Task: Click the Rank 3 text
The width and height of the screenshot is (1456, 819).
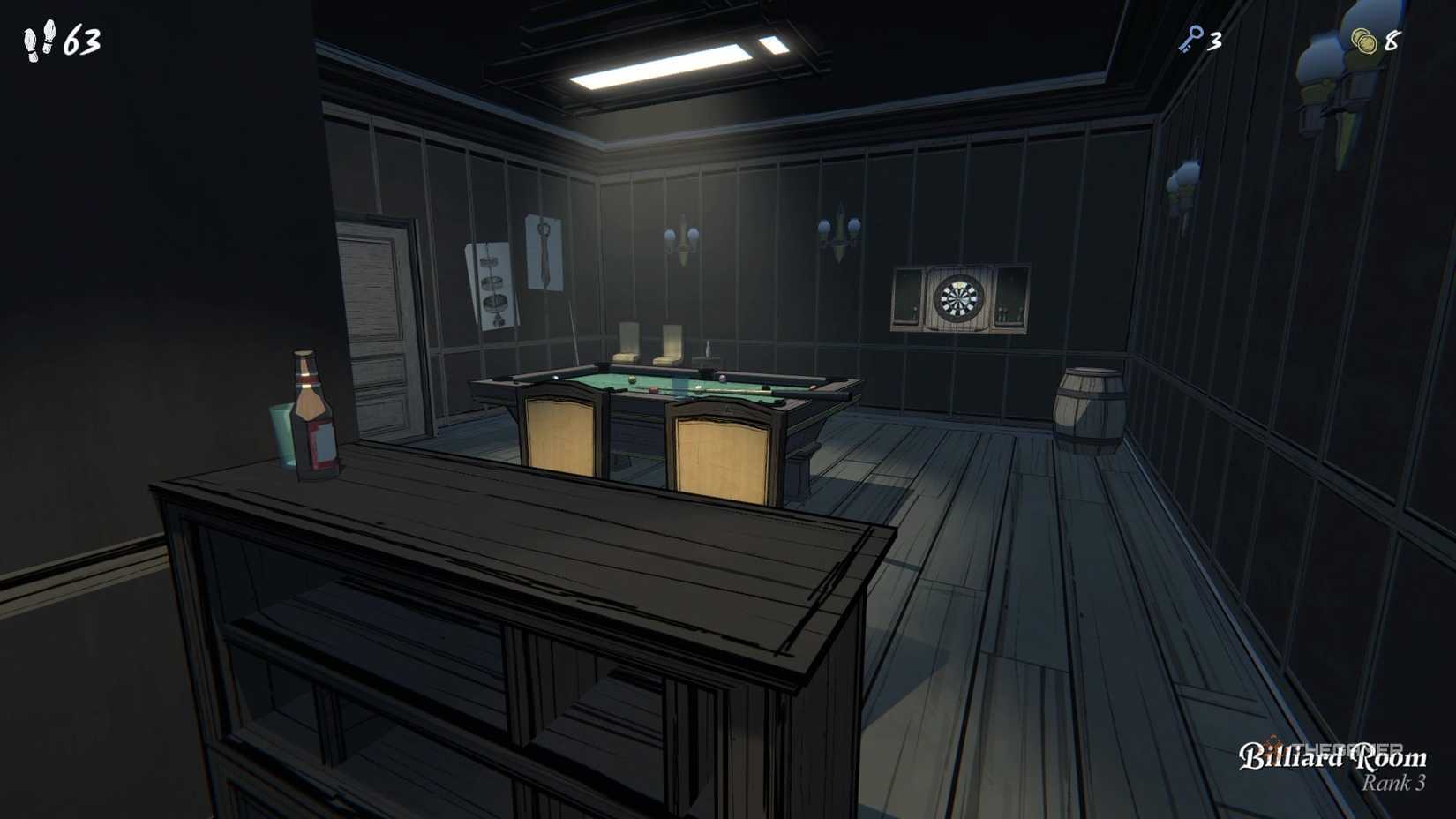Action: [1392, 780]
